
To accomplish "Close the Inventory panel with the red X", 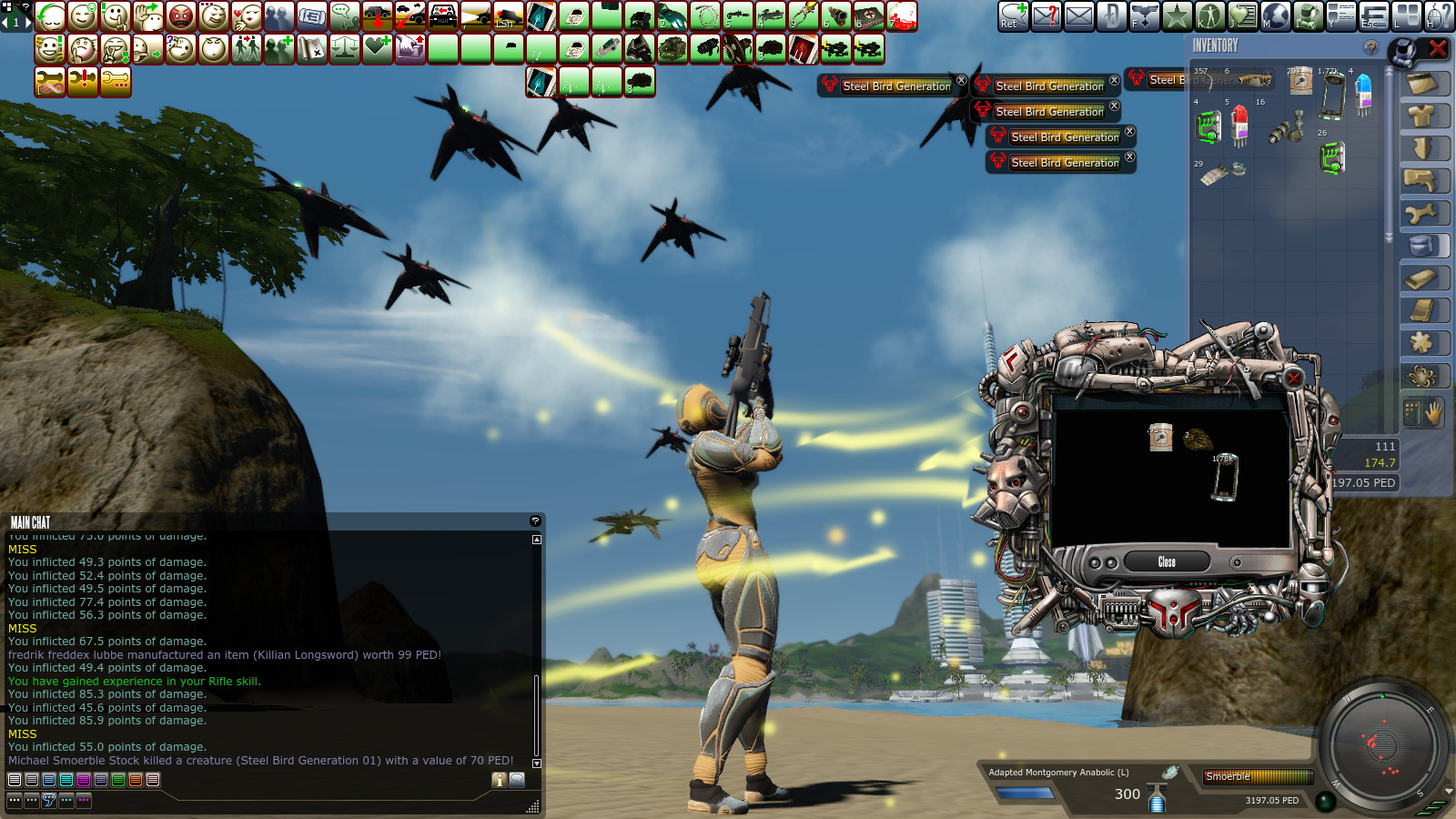I will coord(1438,48).
